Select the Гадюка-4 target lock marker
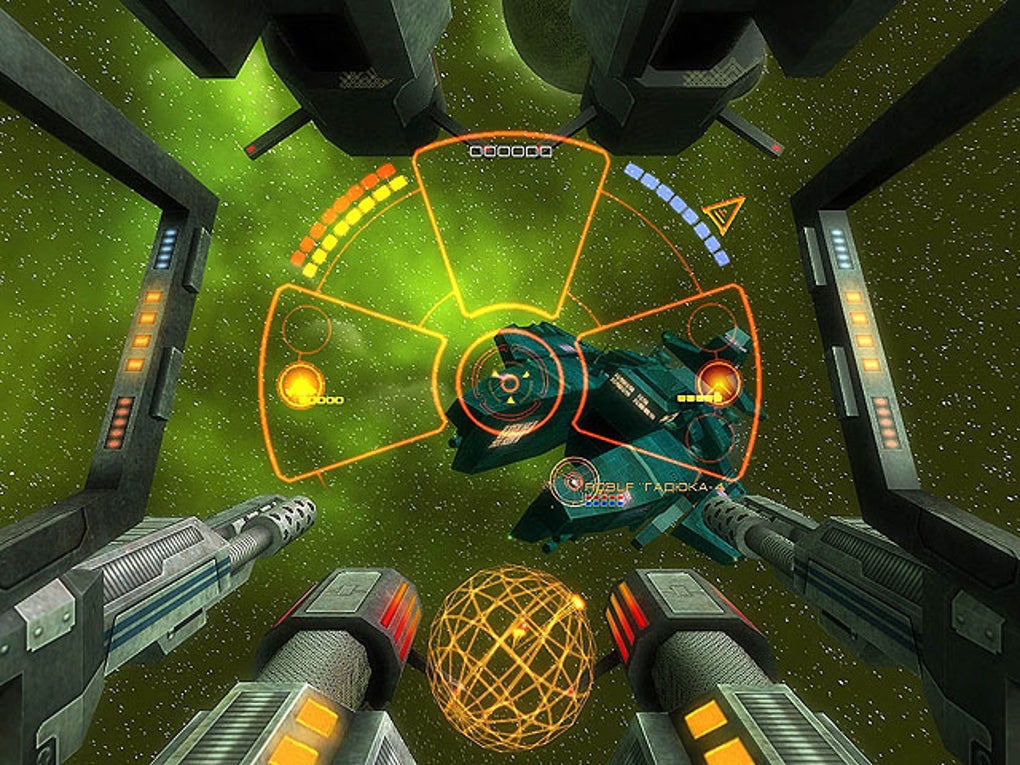The width and height of the screenshot is (1020, 765). coord(573,481)
